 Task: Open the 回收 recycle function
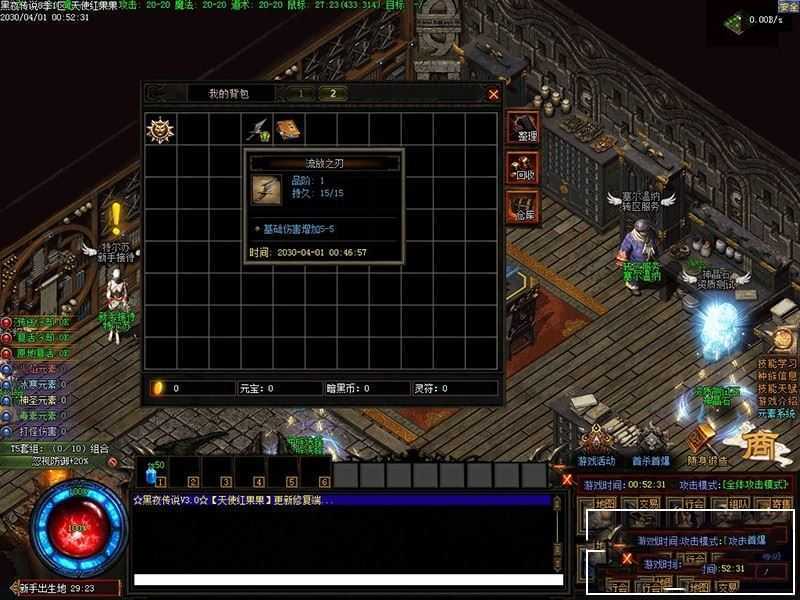tap(523, 169)
